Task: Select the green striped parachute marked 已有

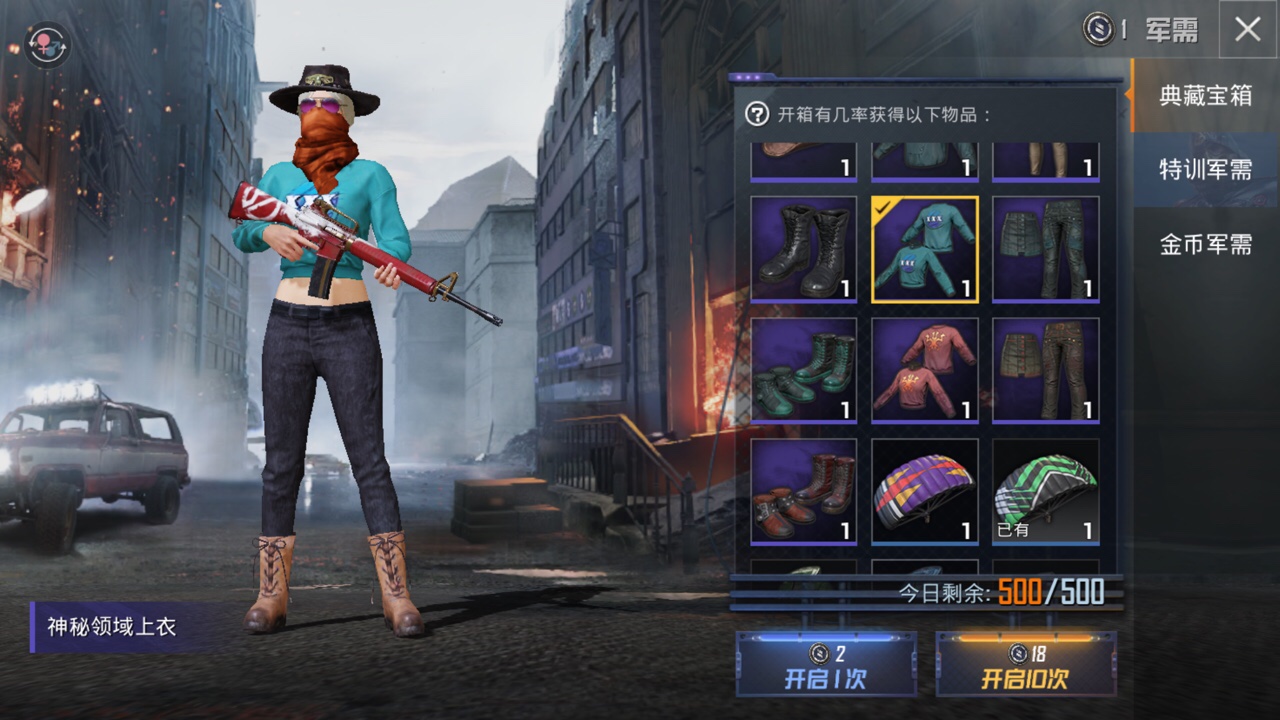Action: [1046, 492]
